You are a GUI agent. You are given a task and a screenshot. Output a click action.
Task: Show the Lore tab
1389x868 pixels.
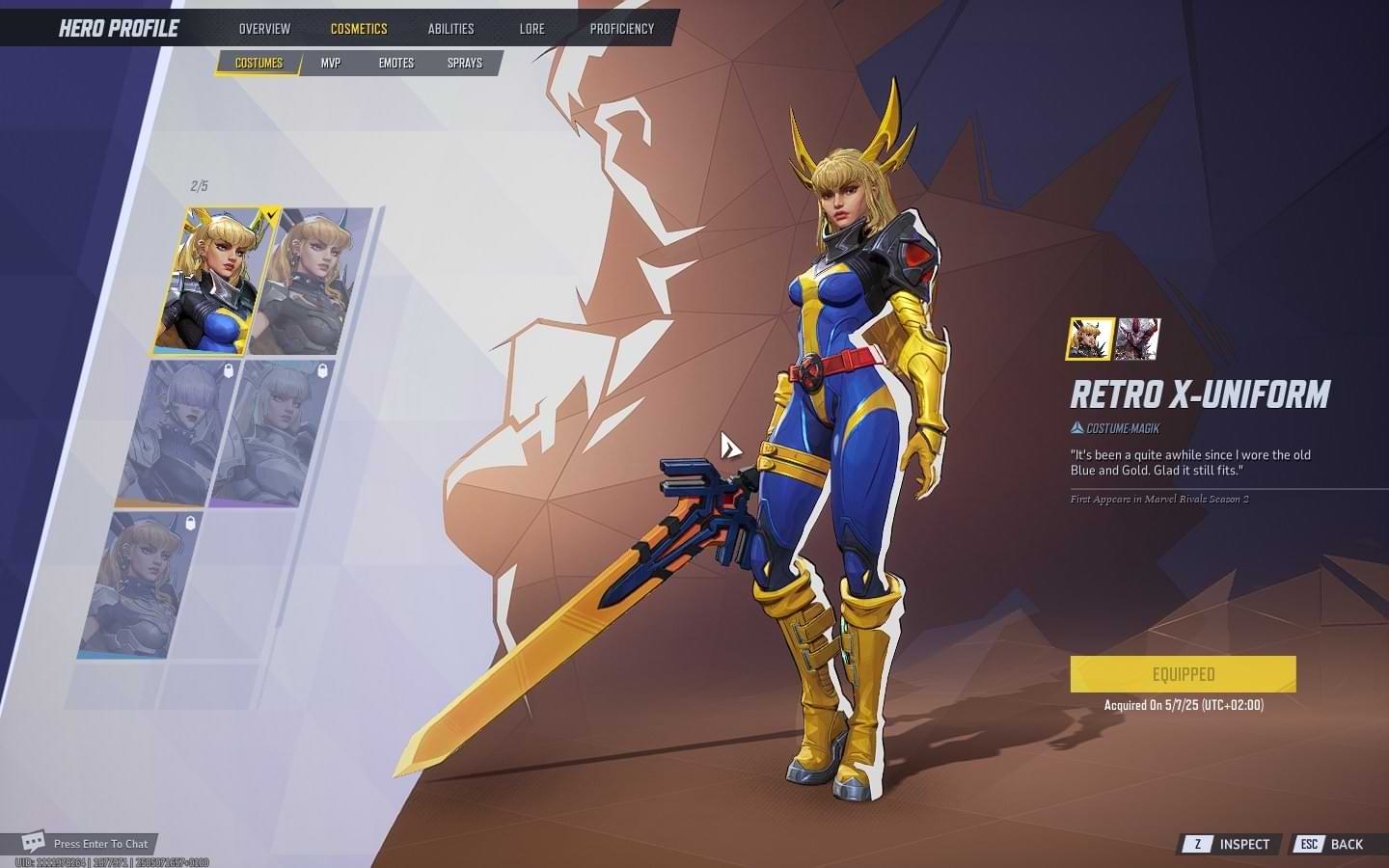[x=531, y=29]
